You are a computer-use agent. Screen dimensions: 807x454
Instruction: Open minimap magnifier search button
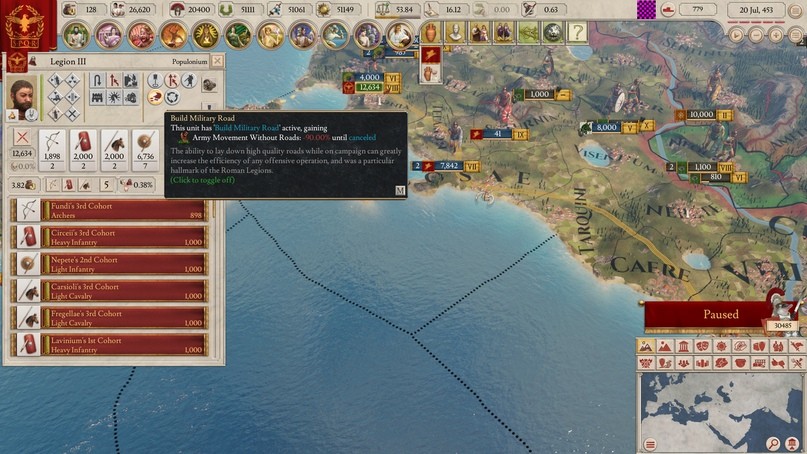click(x=774, y=443)
